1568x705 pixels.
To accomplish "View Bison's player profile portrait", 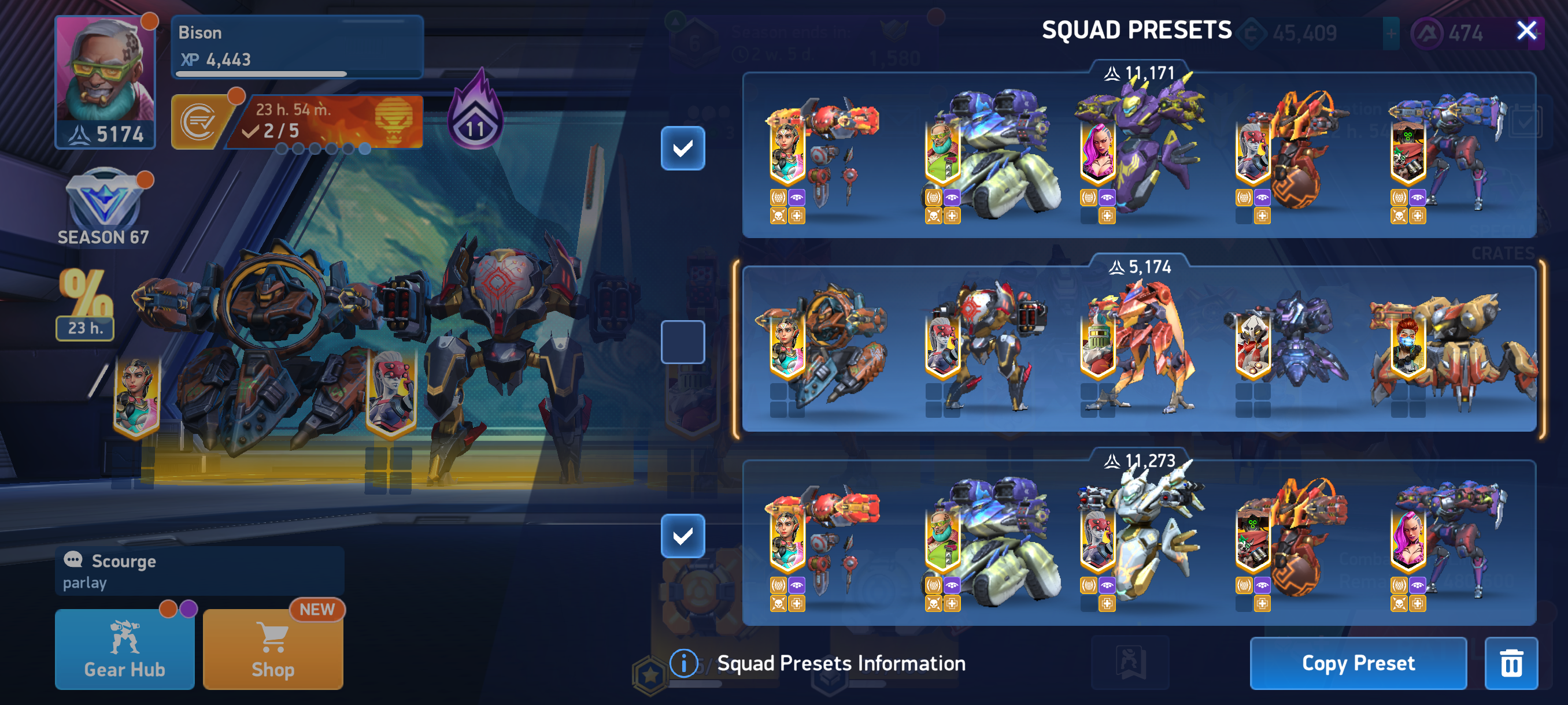I will [105, 81].
